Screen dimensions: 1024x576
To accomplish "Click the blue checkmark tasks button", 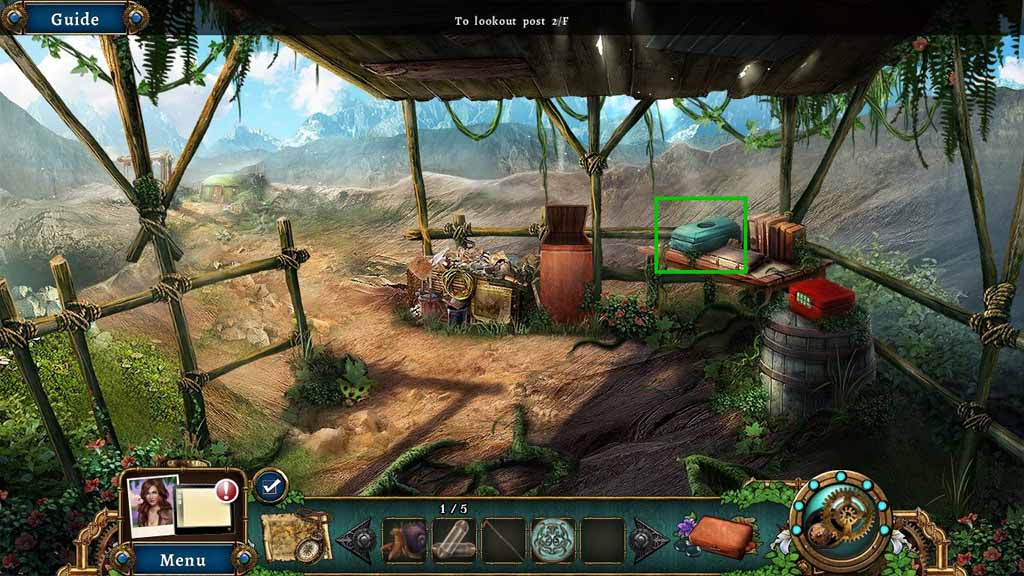I will pyautogui.click(x=270, y=486).
